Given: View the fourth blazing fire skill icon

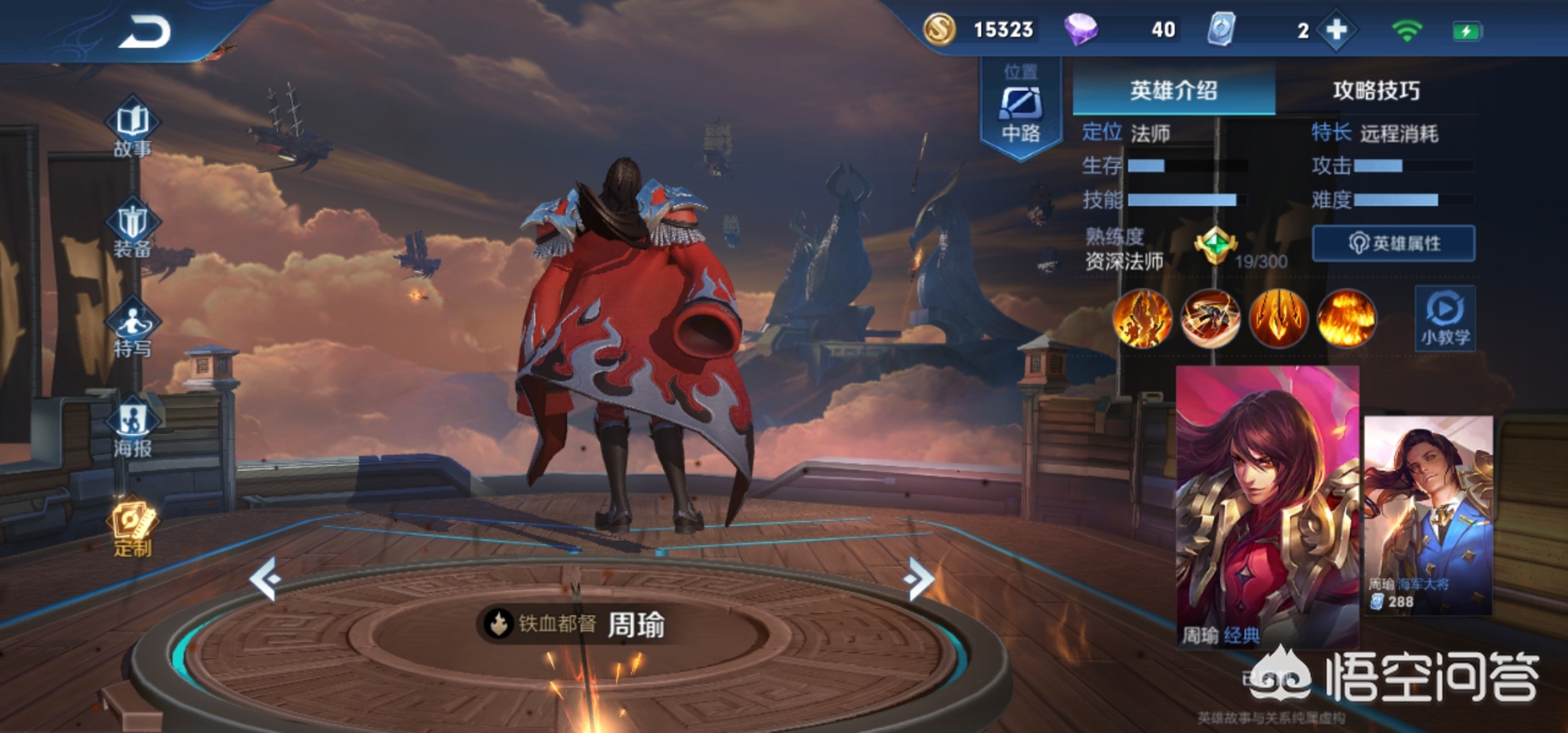Looking at the screenshot, I should (x=1346, y=318).
